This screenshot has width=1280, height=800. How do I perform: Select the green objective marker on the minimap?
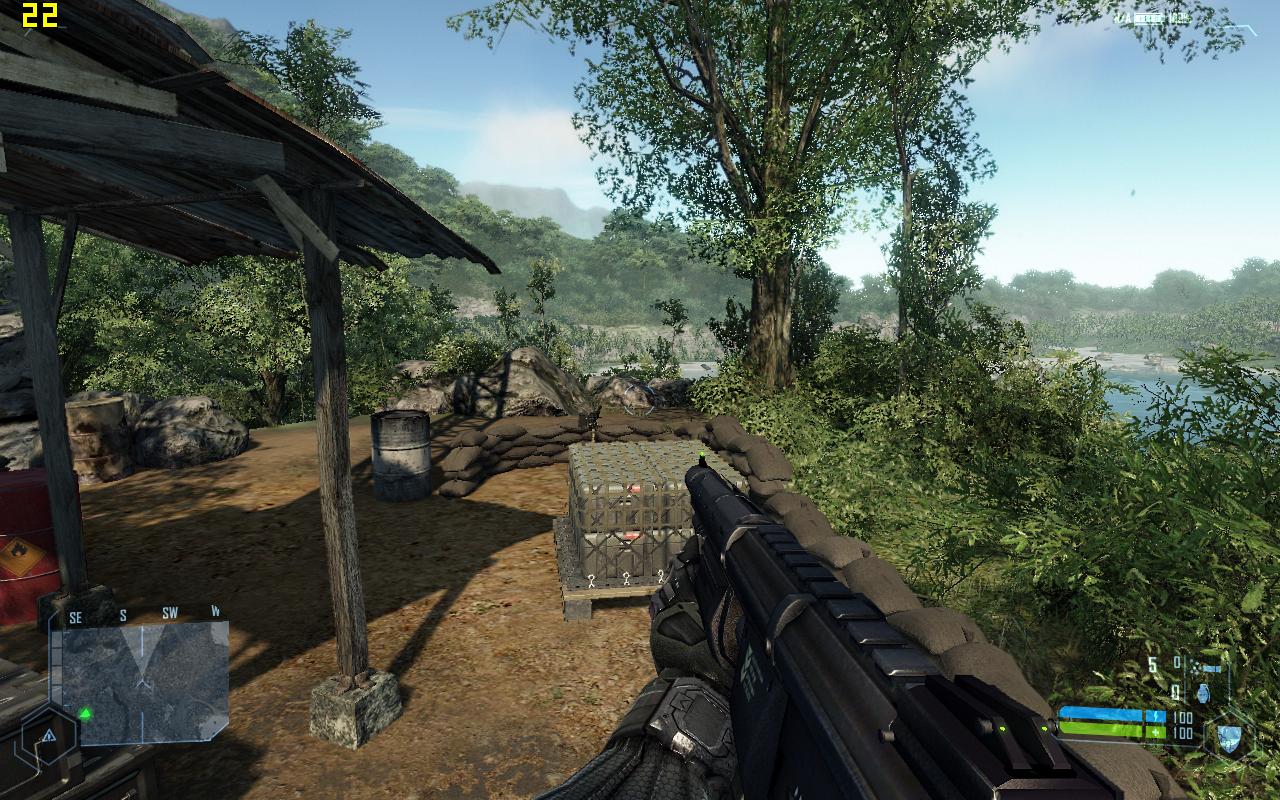pos(86,713)
